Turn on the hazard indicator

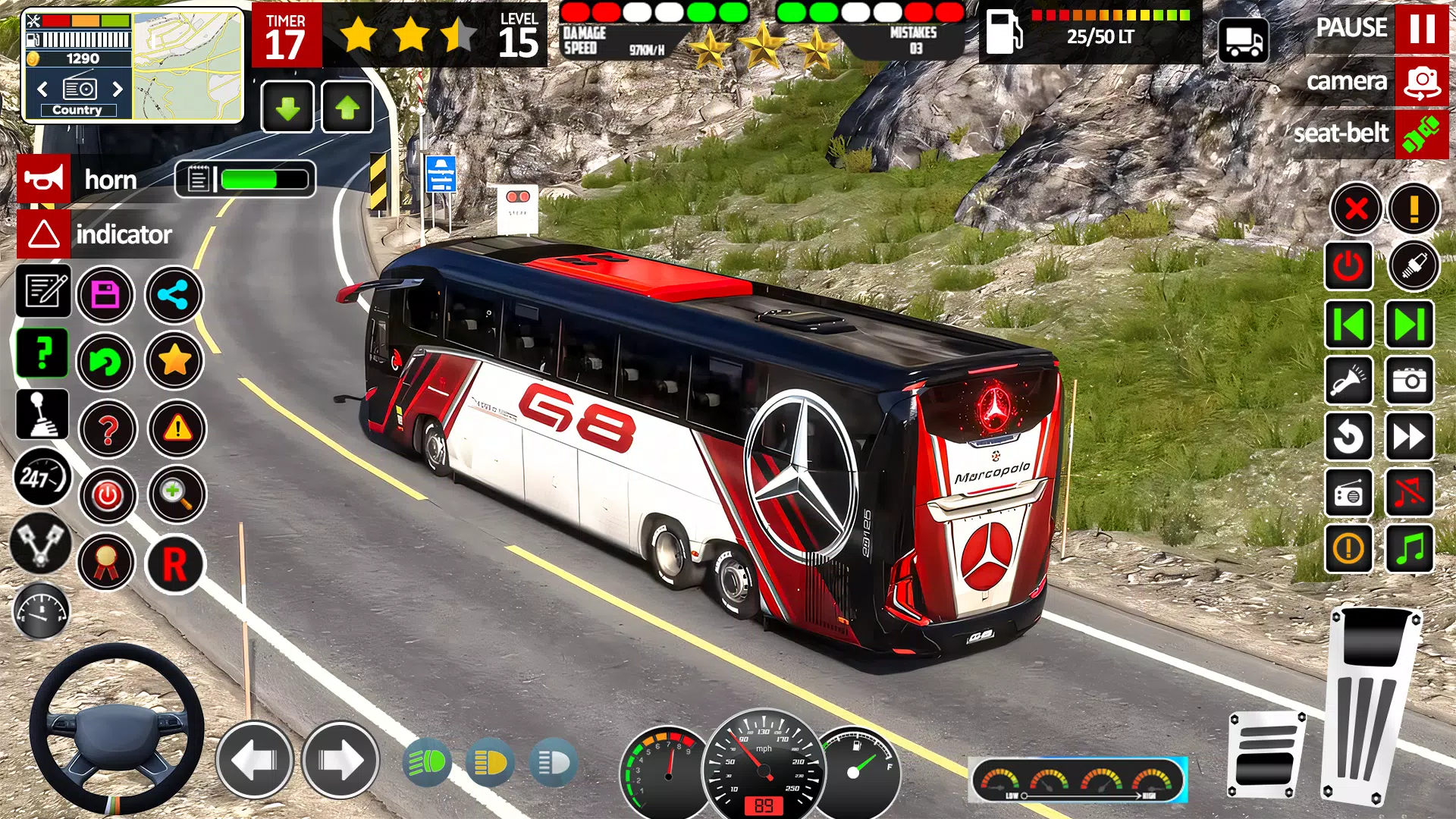click(44, 234)
